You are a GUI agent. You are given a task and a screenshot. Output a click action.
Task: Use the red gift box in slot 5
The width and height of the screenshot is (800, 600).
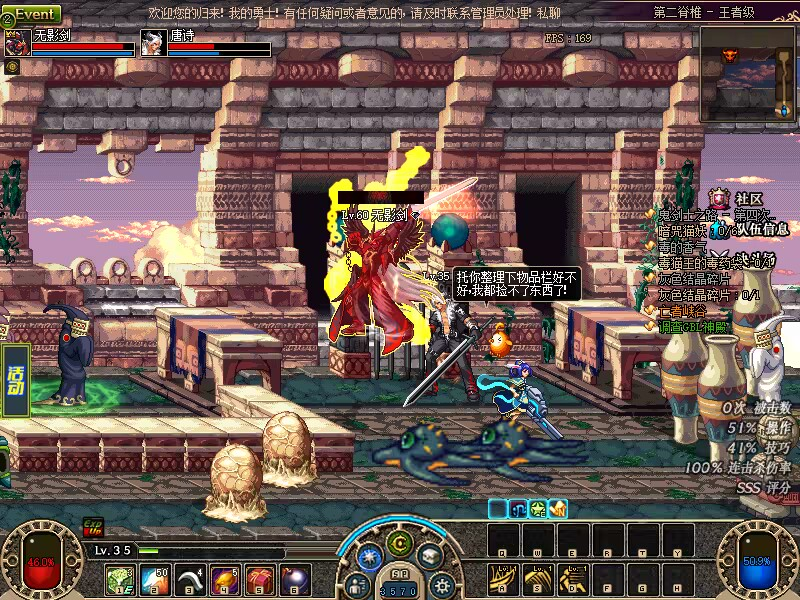pyautogui.click(x=260, y=579)
